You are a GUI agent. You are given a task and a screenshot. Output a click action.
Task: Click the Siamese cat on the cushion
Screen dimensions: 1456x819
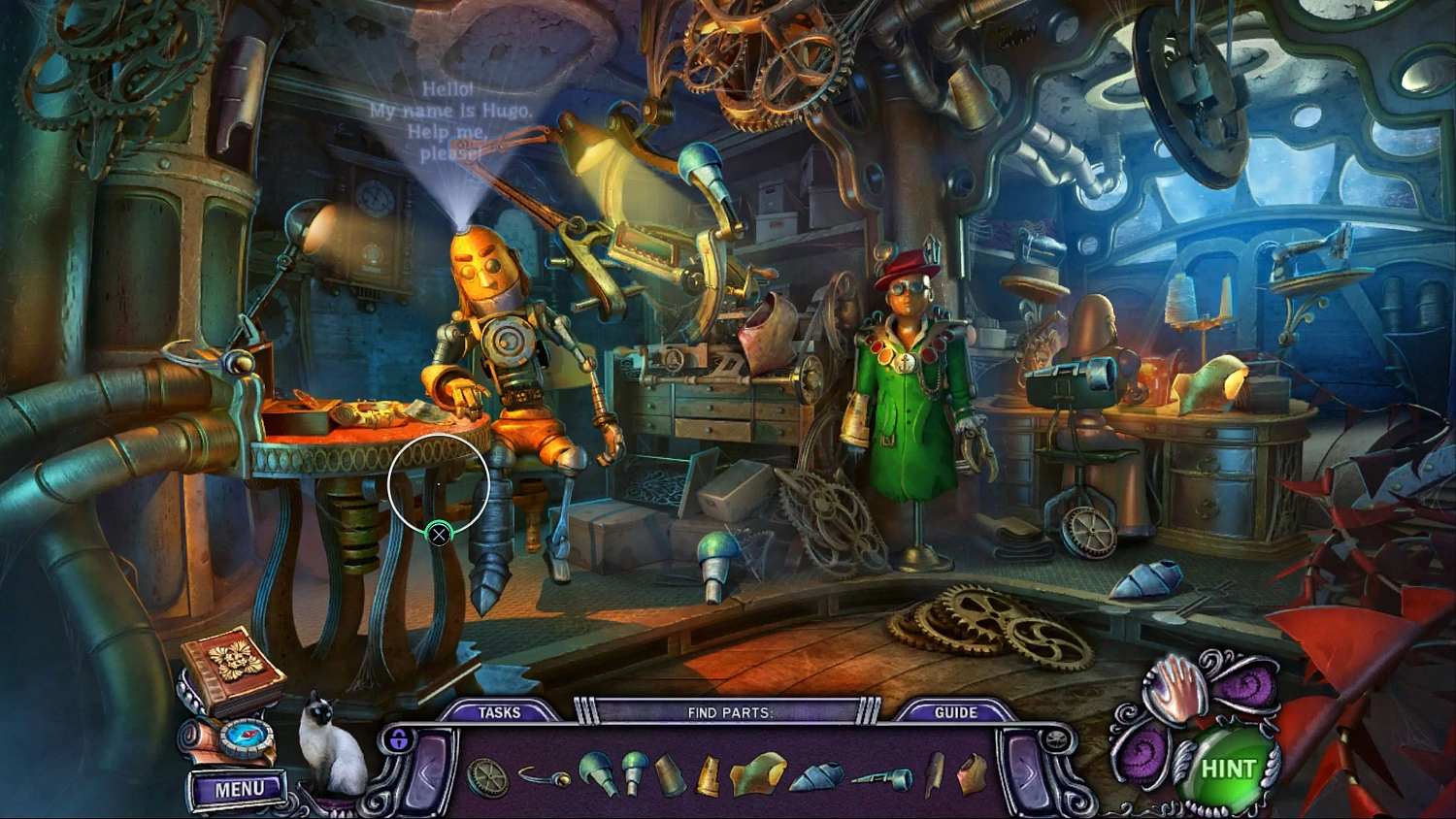327,747
